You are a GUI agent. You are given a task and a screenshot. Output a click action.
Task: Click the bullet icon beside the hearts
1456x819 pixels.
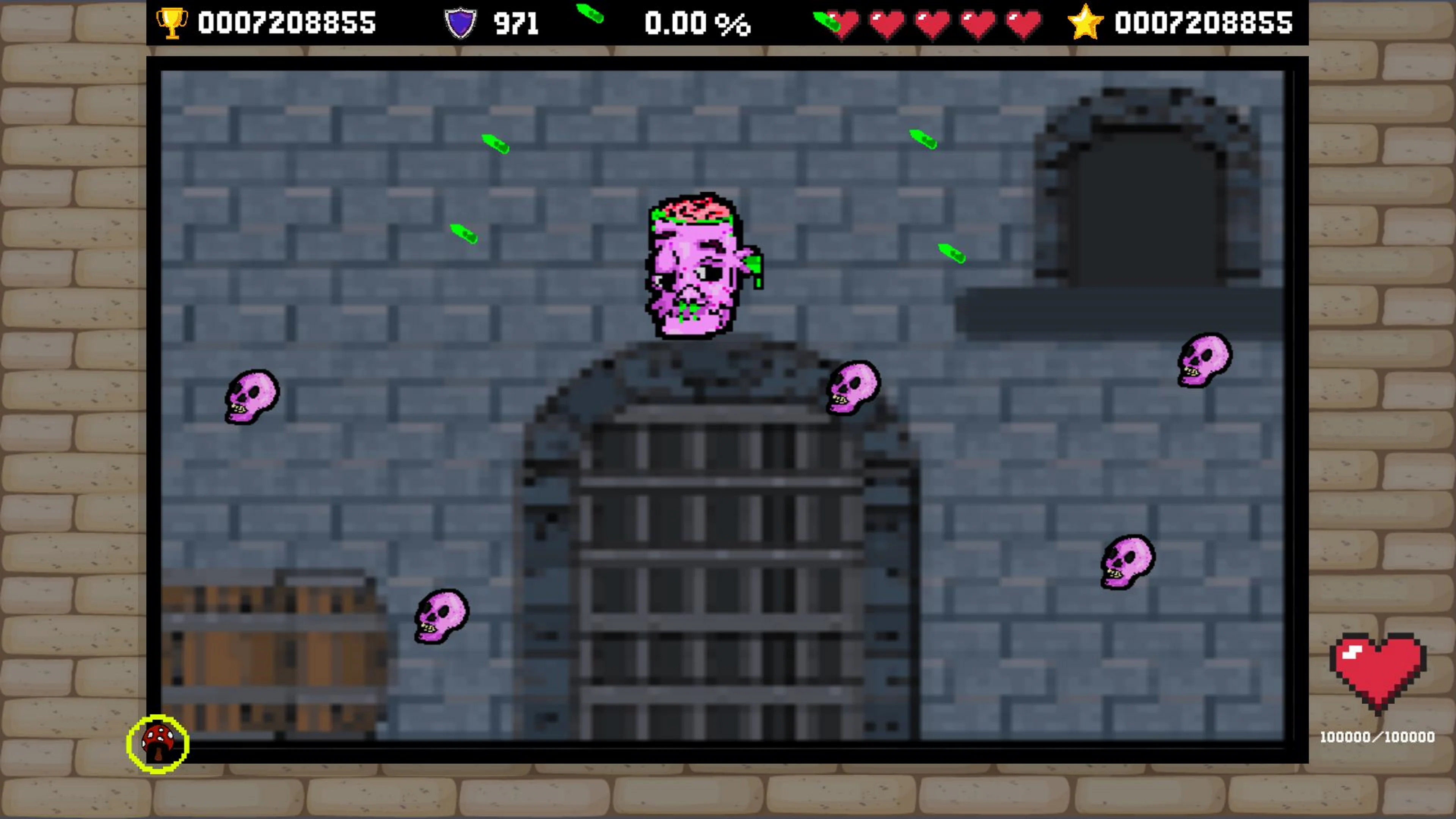[x=826, y=22]
